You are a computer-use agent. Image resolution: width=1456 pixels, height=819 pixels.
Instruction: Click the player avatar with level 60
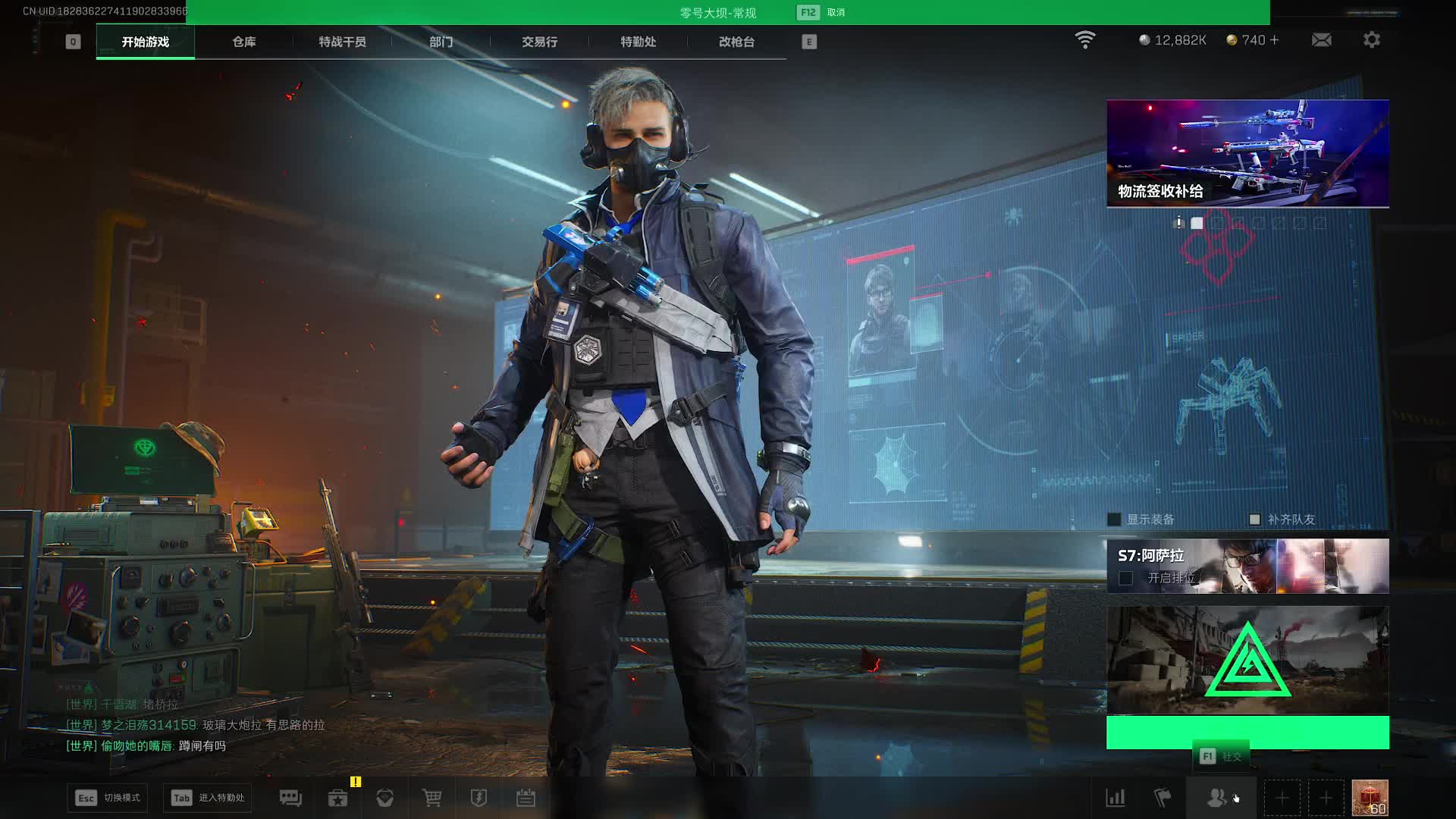[1370, 798]
